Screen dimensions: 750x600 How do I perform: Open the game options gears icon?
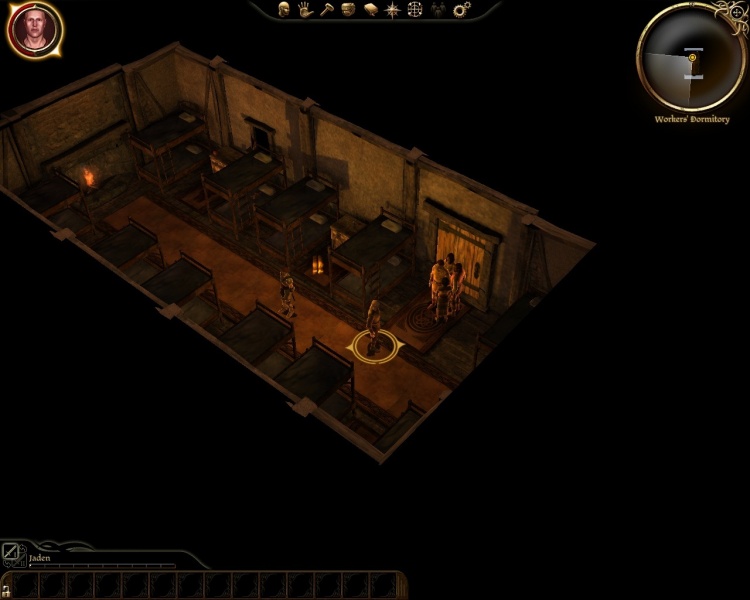[461, 9]
